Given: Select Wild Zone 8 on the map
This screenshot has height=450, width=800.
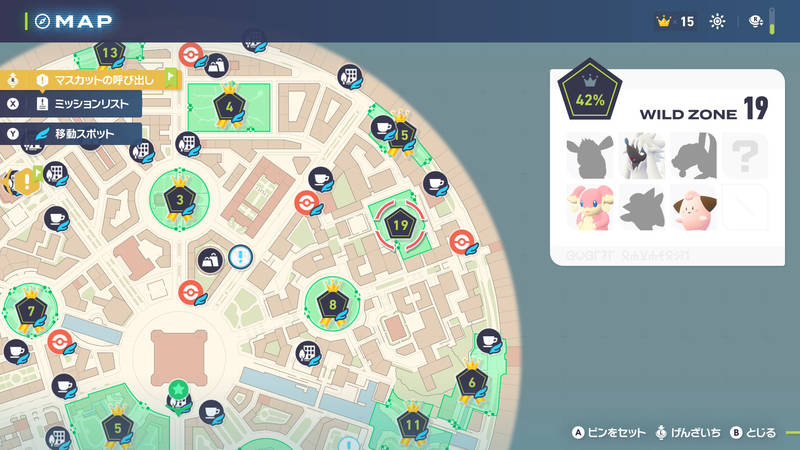Looking at the screenshot, I should pos(333,304).
